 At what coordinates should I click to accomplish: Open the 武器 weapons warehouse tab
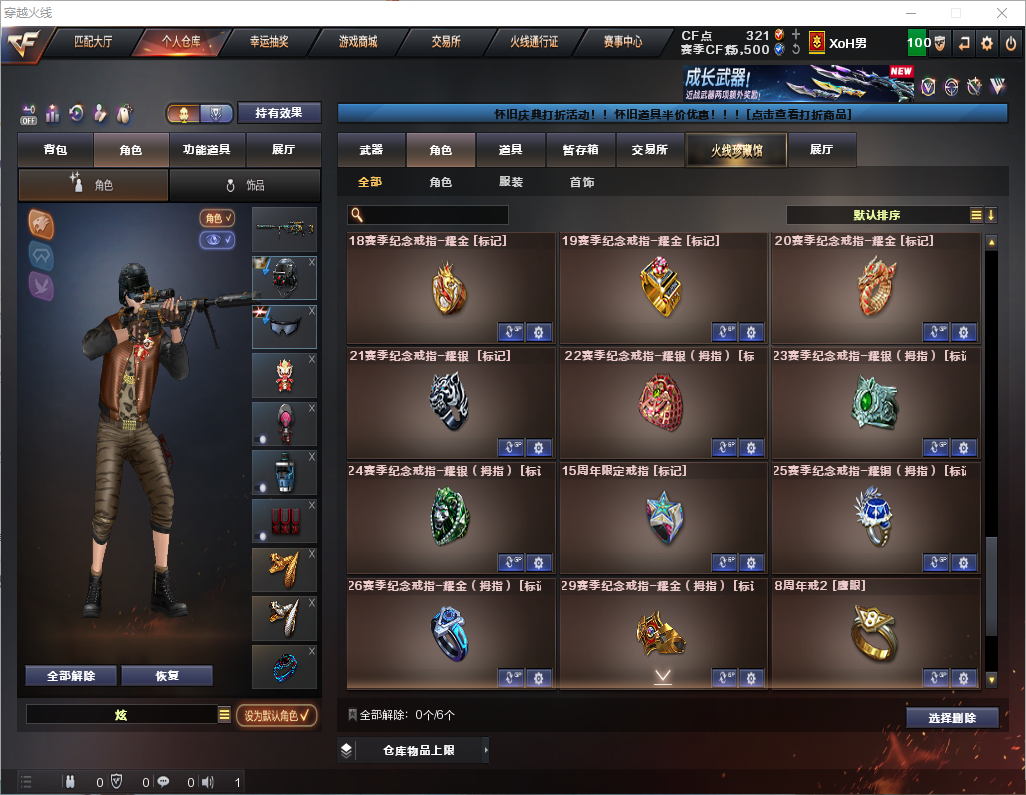click(371, 150)
